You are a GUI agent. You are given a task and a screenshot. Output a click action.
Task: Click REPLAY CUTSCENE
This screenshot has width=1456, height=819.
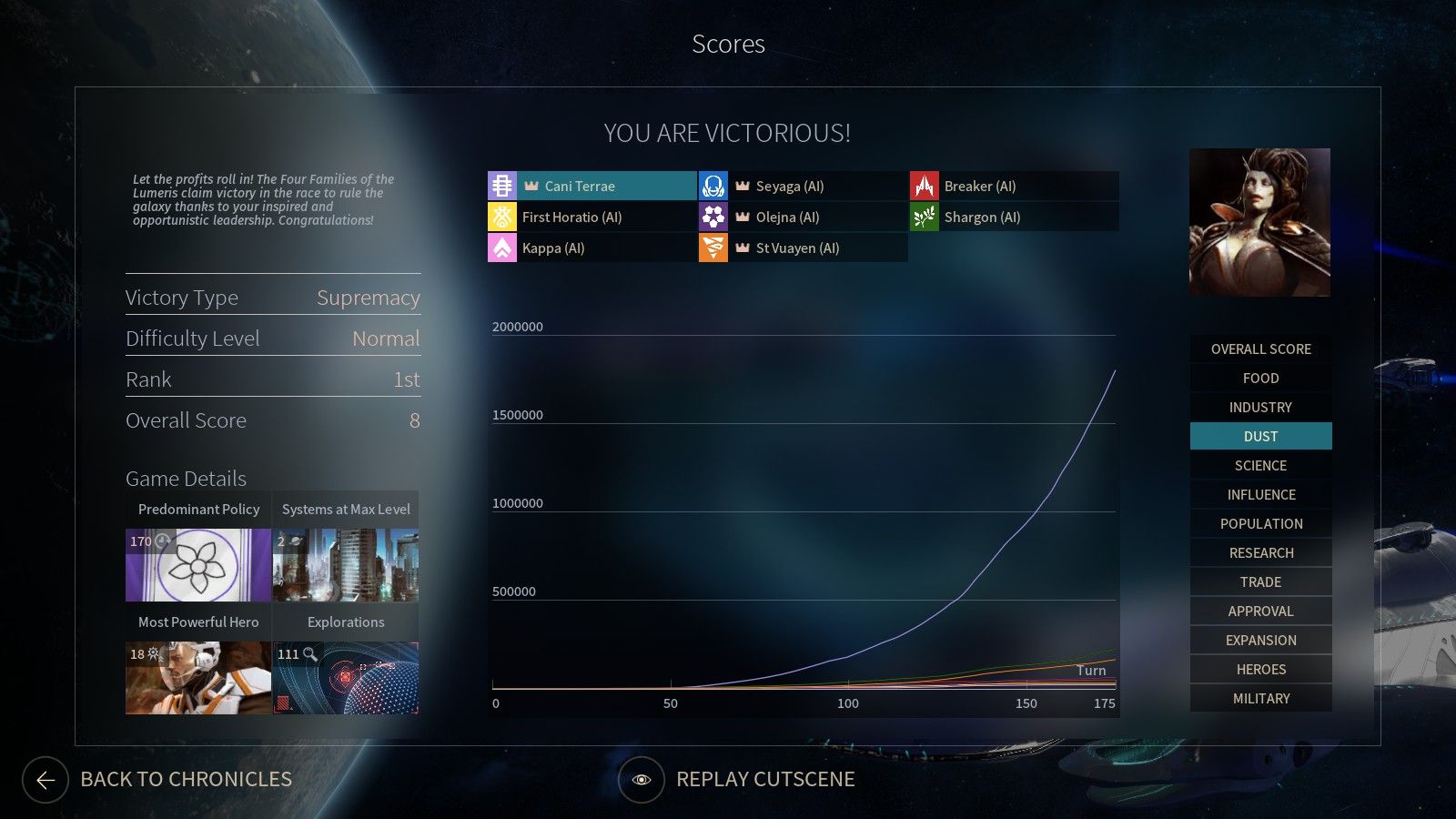pos(764,779)
